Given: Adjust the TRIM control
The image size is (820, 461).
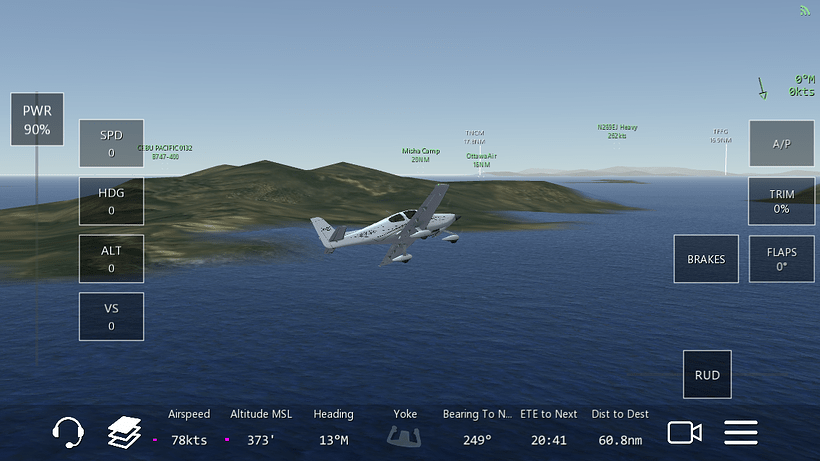Looking at the screenshot, I should (781, 201).
